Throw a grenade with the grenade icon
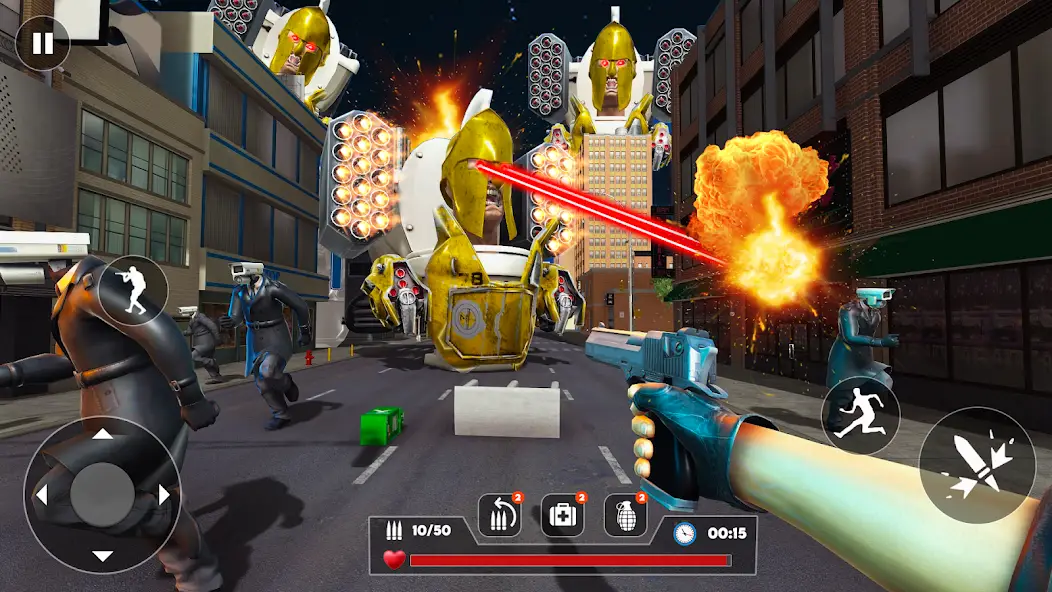Image resolution: width=1052 pixels, height=592 pixels. [x=625, y=516]
